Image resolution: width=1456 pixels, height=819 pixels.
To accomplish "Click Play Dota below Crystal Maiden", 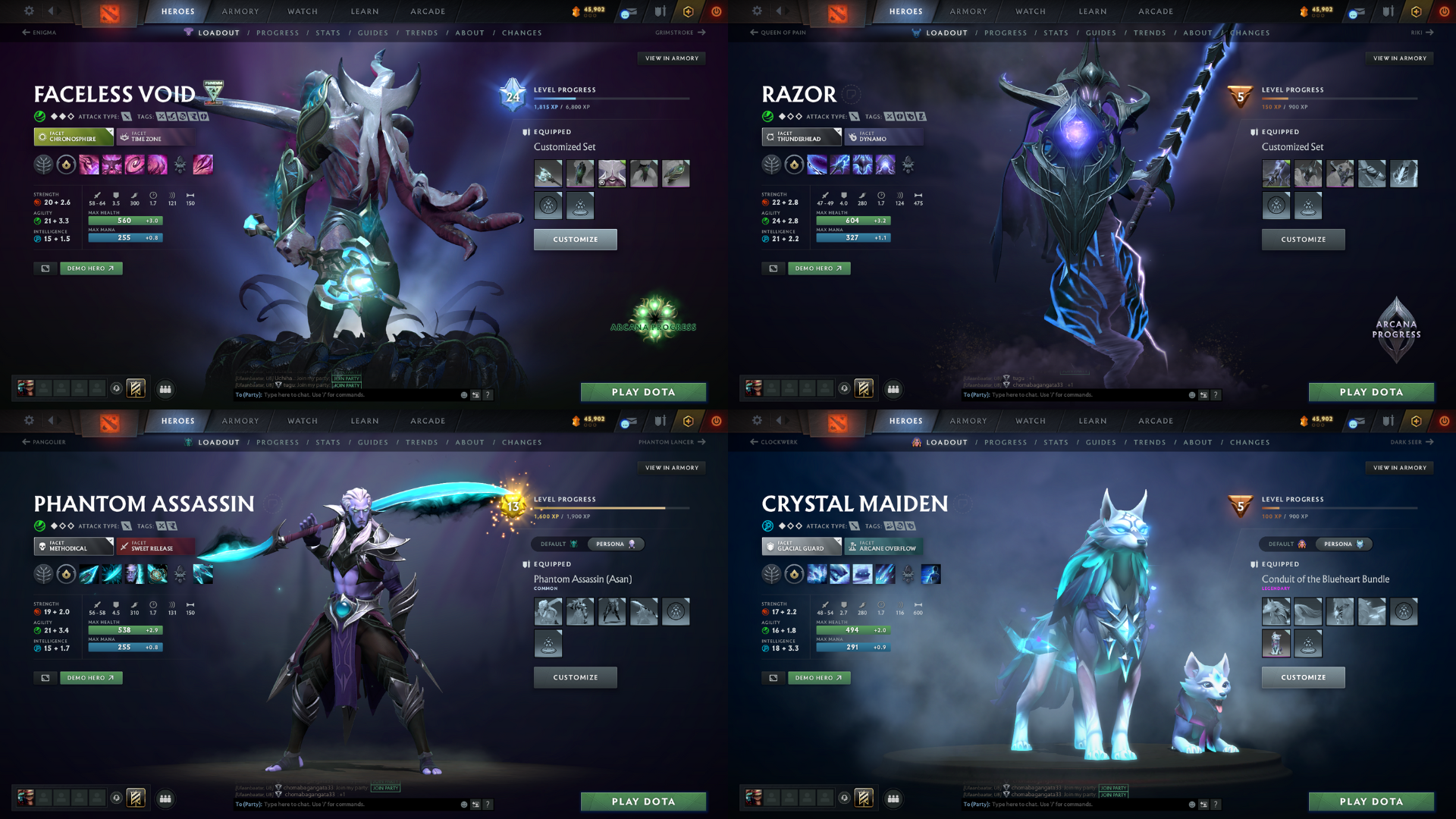I will (x=1371, y=802).
